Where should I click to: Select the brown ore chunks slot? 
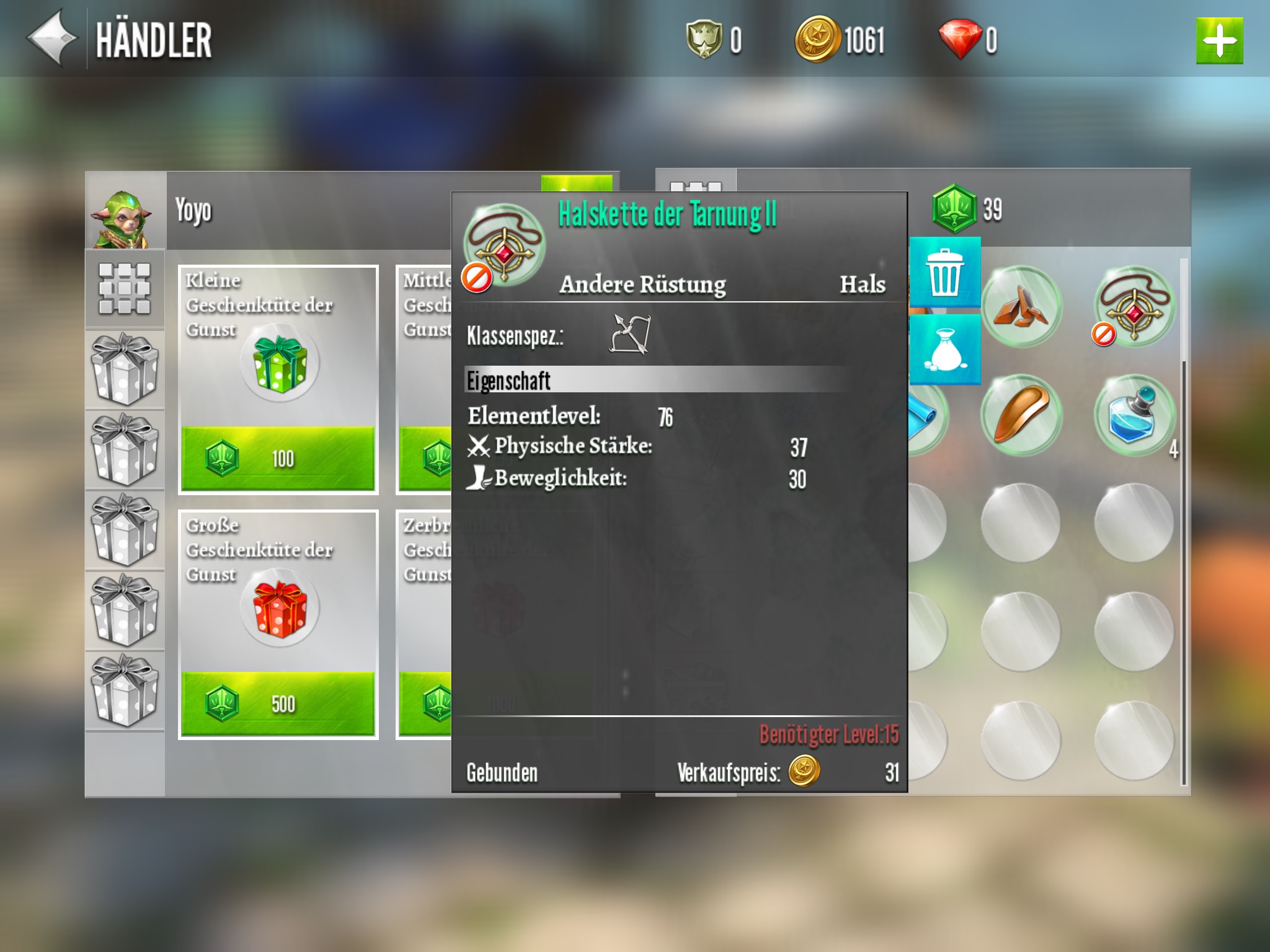(x=1020, y=306)
